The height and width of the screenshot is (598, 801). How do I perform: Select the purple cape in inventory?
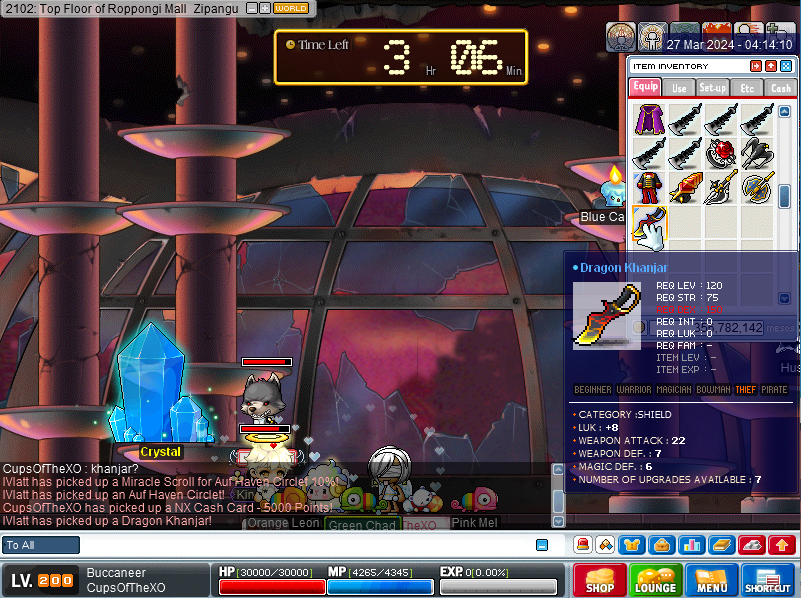(x=650, y=119)
